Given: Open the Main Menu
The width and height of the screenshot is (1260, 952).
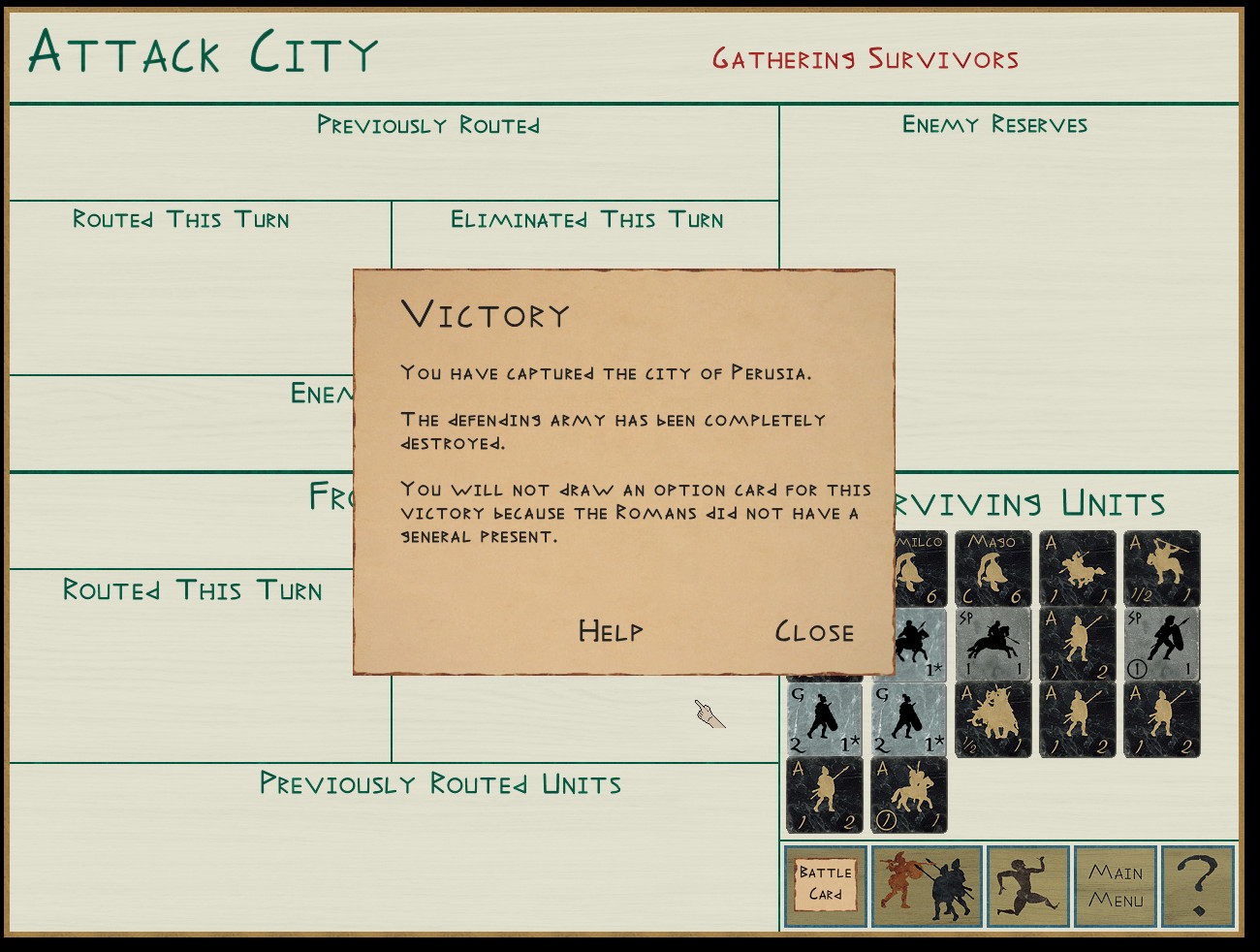Looking at the screenshot, I should click(1116, 886).
